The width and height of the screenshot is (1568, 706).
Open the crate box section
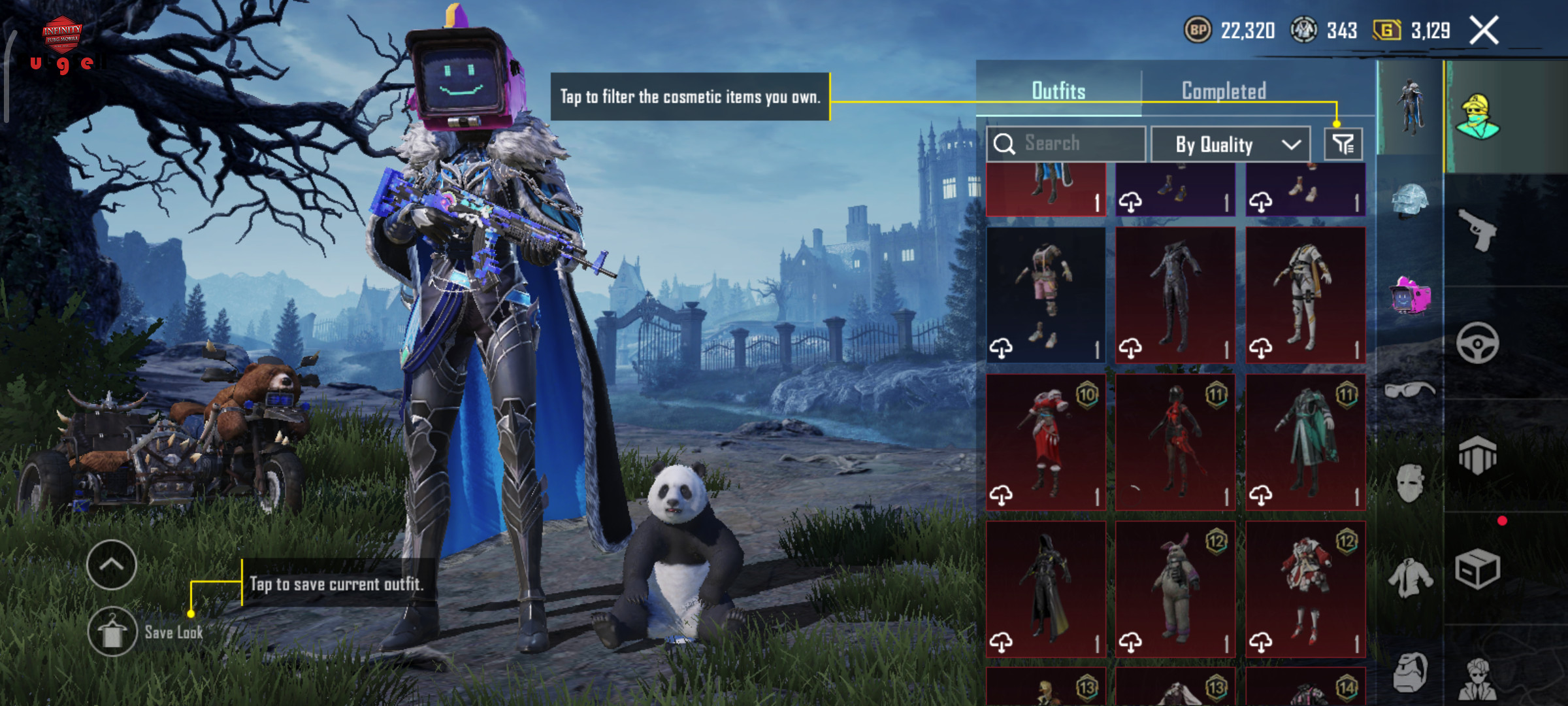1478,569
